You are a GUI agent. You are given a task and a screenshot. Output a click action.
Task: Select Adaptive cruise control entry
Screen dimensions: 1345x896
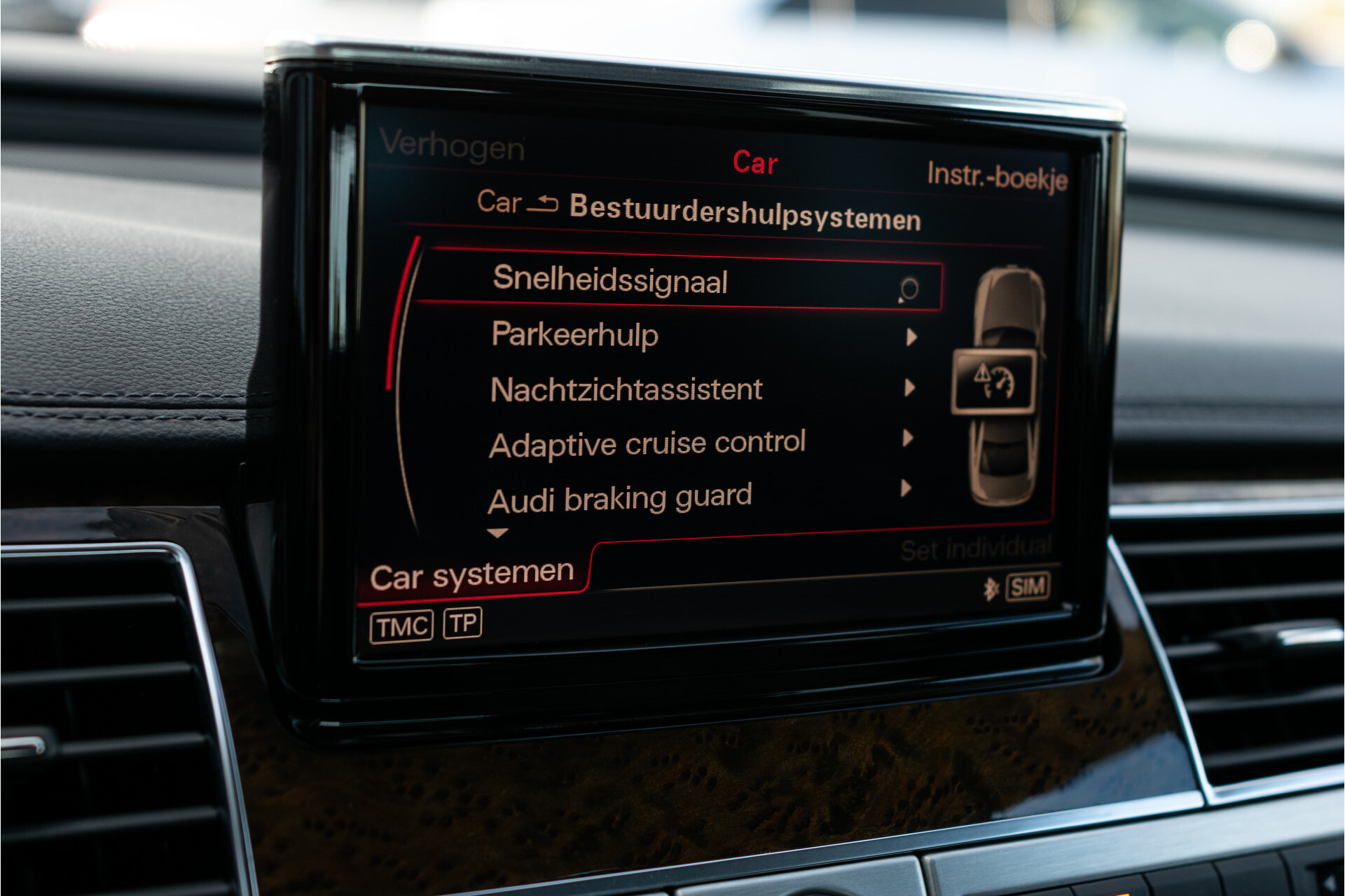(647, 441)
